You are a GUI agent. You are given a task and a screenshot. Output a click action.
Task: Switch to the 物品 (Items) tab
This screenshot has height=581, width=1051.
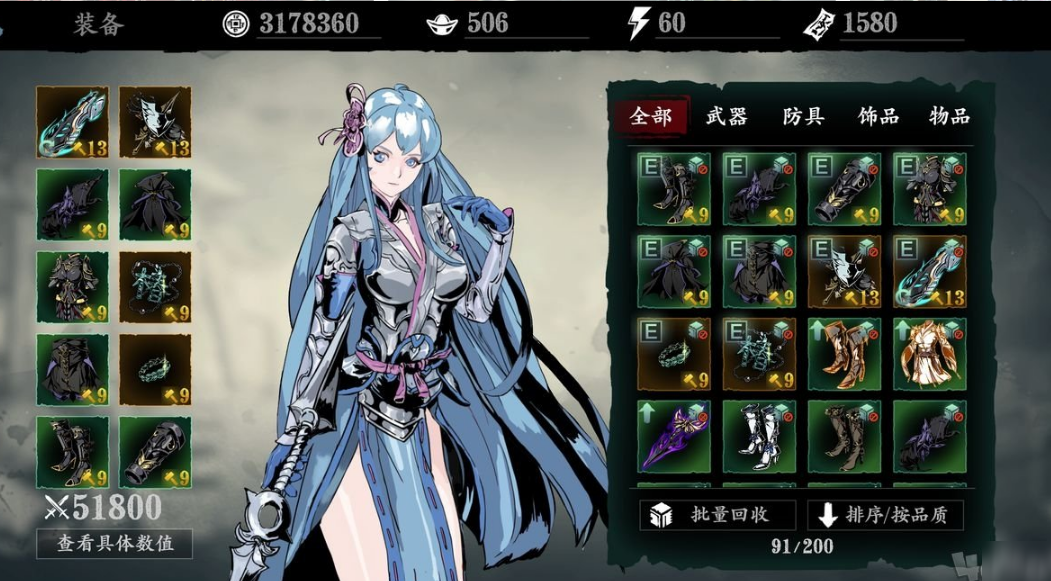[x=949, y=116]
